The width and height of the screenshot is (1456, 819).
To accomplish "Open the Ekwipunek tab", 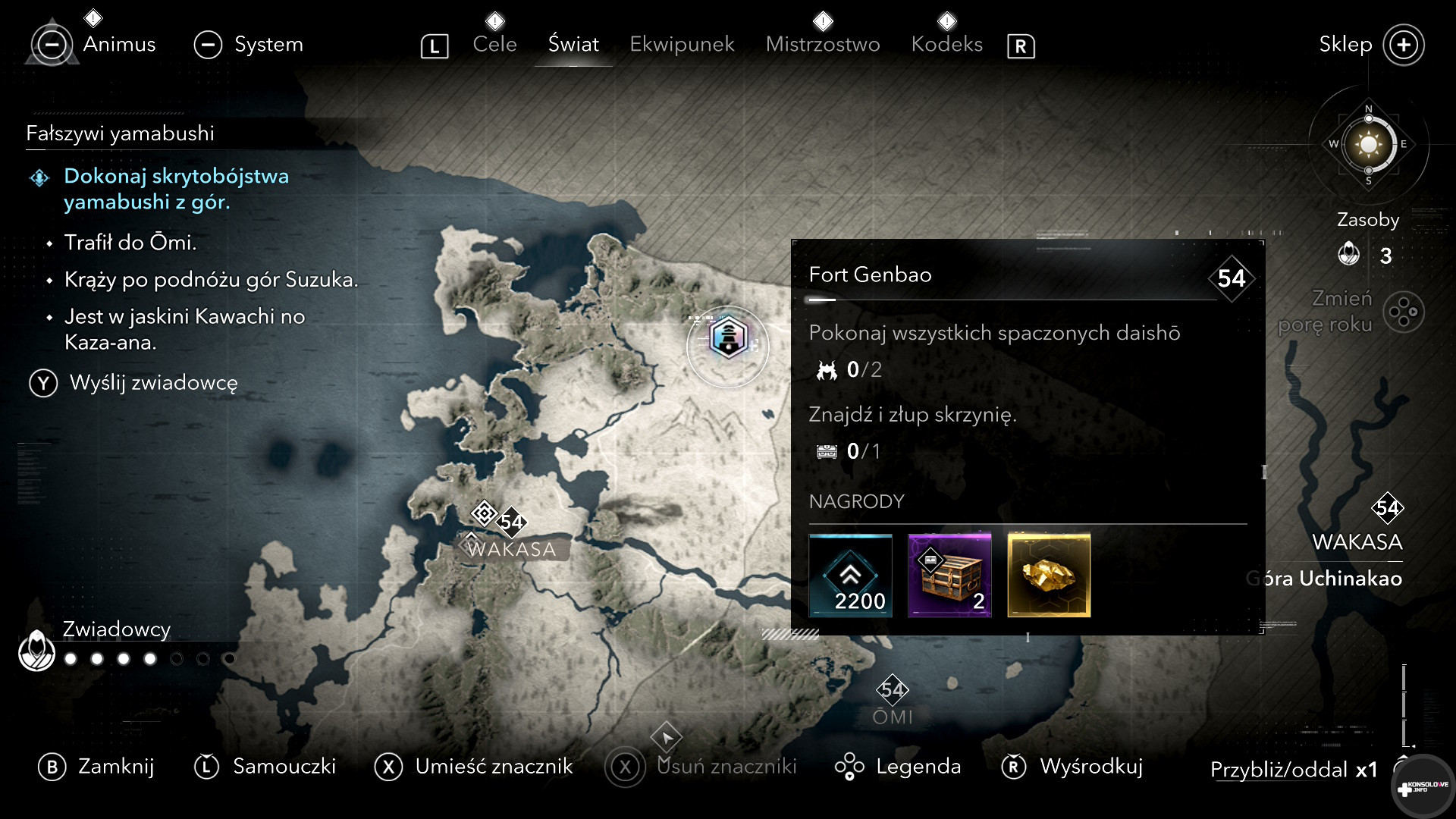I will pos(682,44).
